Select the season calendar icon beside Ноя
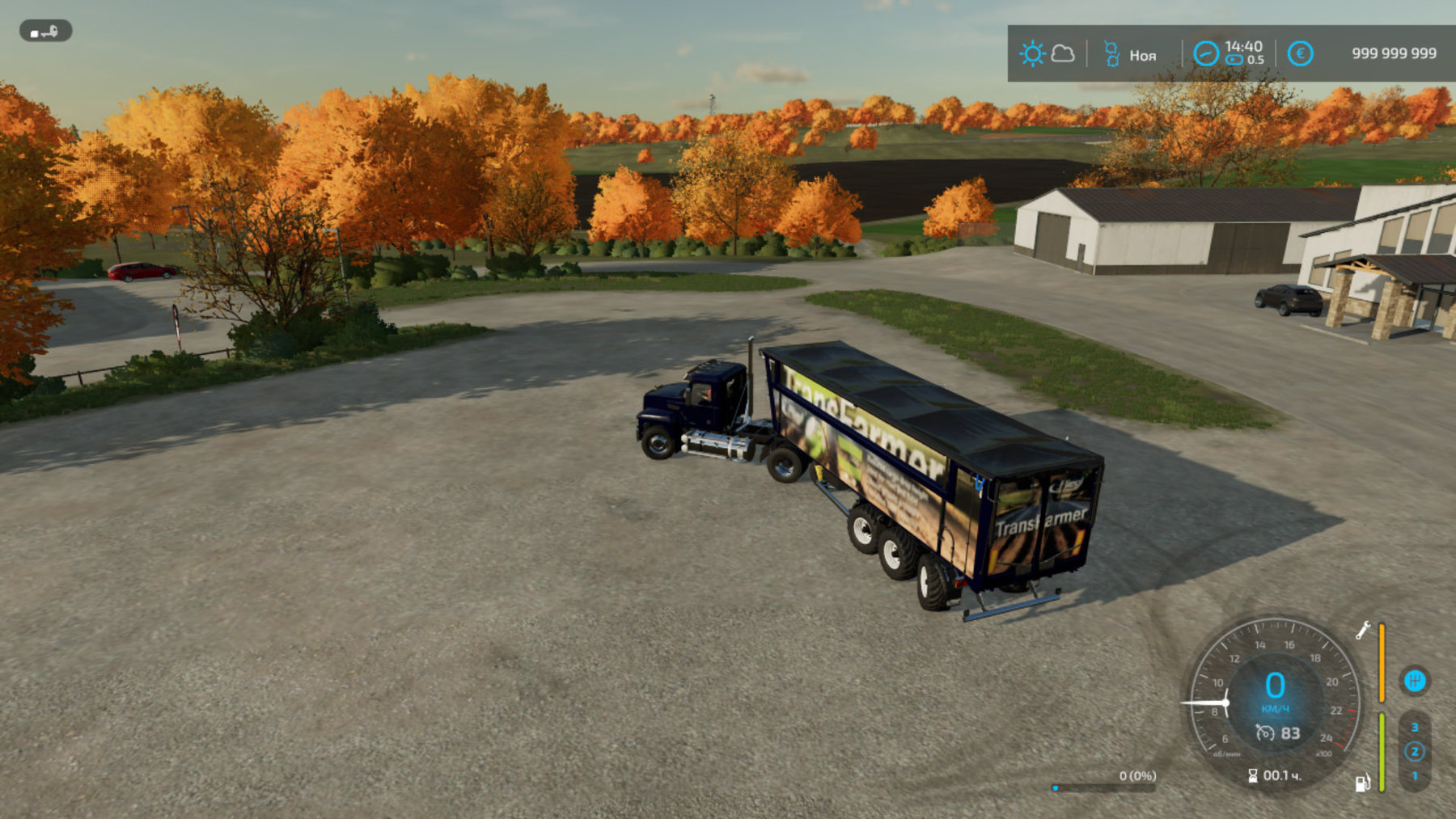1456x819 pixels. [1111, 54]
